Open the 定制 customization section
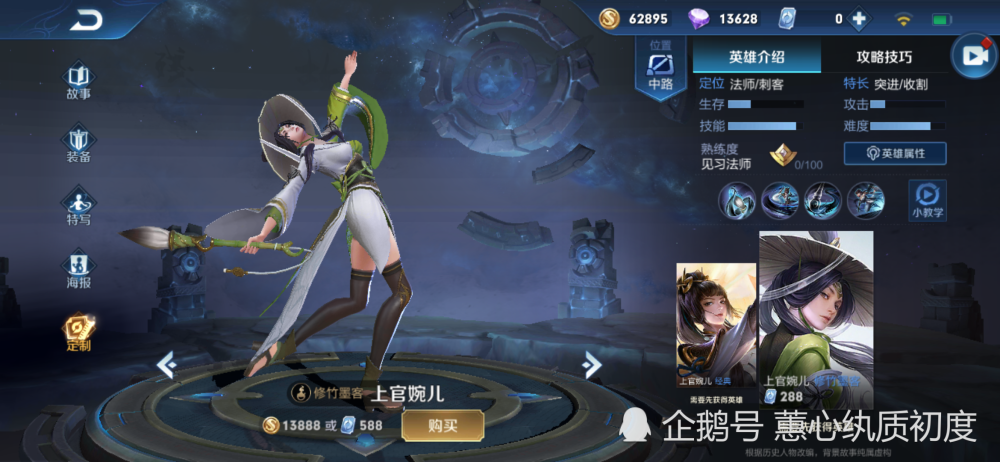 (79, 334)
